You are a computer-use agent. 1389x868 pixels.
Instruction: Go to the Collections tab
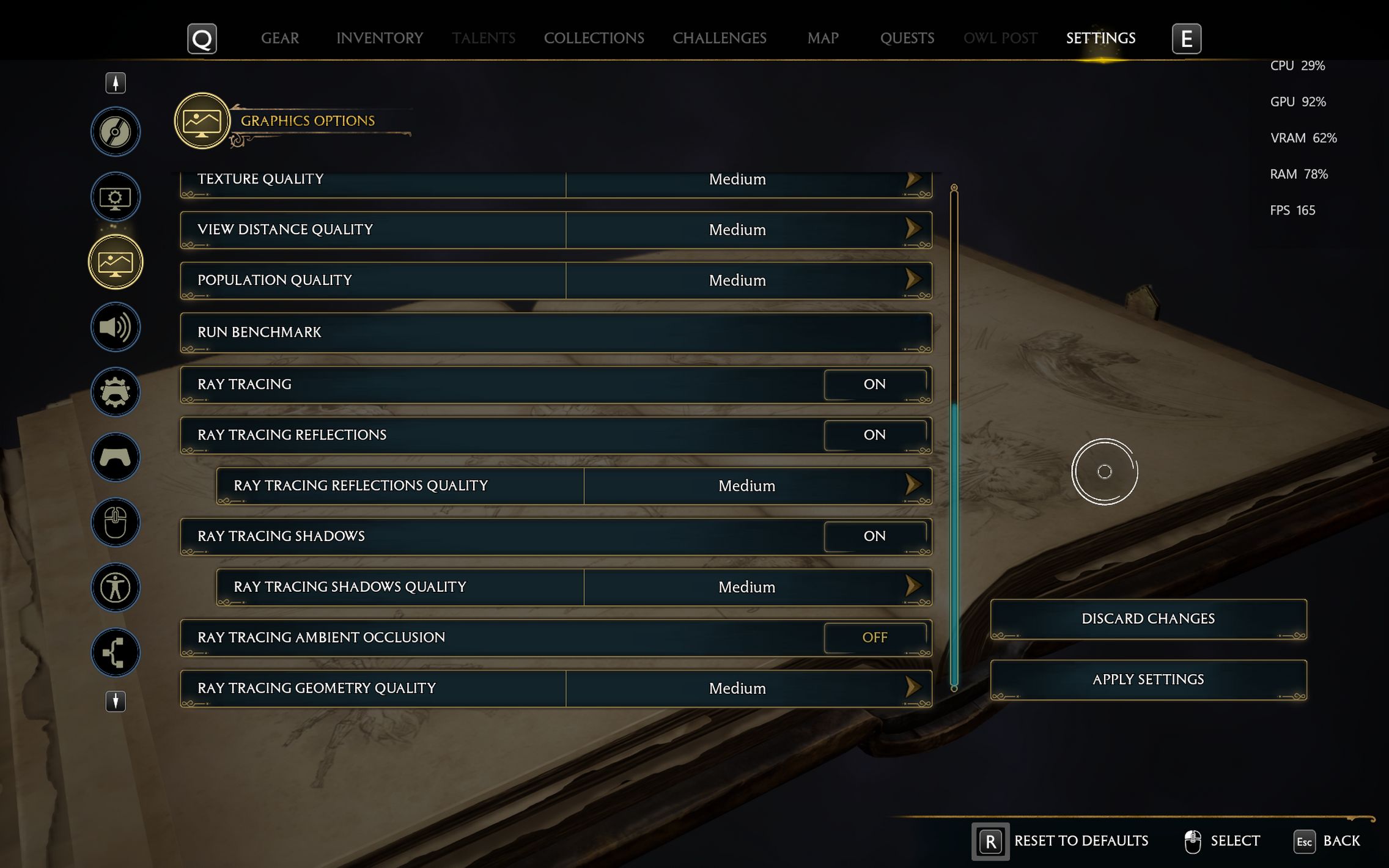594,38
